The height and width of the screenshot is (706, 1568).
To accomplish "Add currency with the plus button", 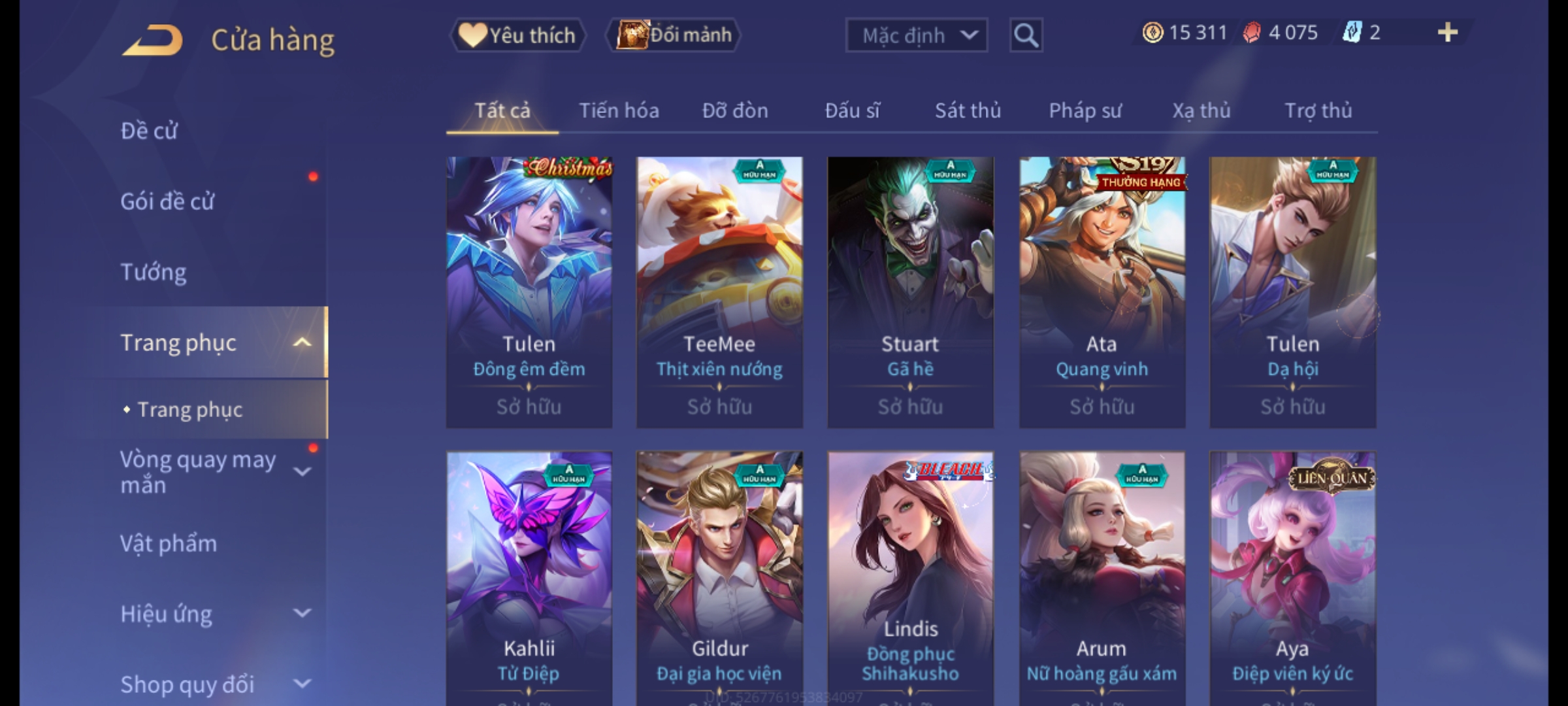I will [x=1447, y=33].
